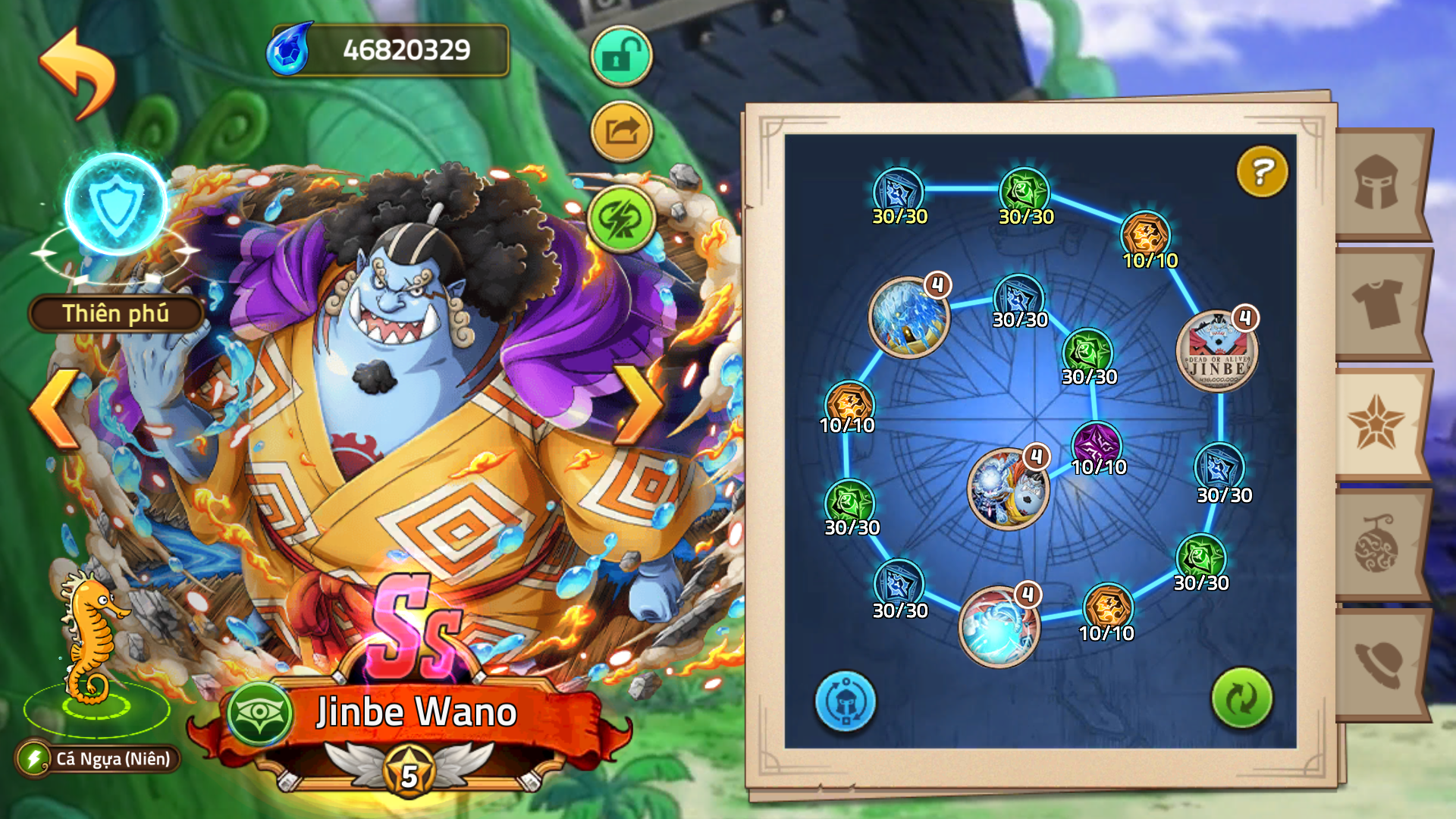The width and height of the screenshot is (1456, 819).
Task: Select the Jinbe wanted poster talent node
Action: pyautogui.click(x=1216, y=352)
